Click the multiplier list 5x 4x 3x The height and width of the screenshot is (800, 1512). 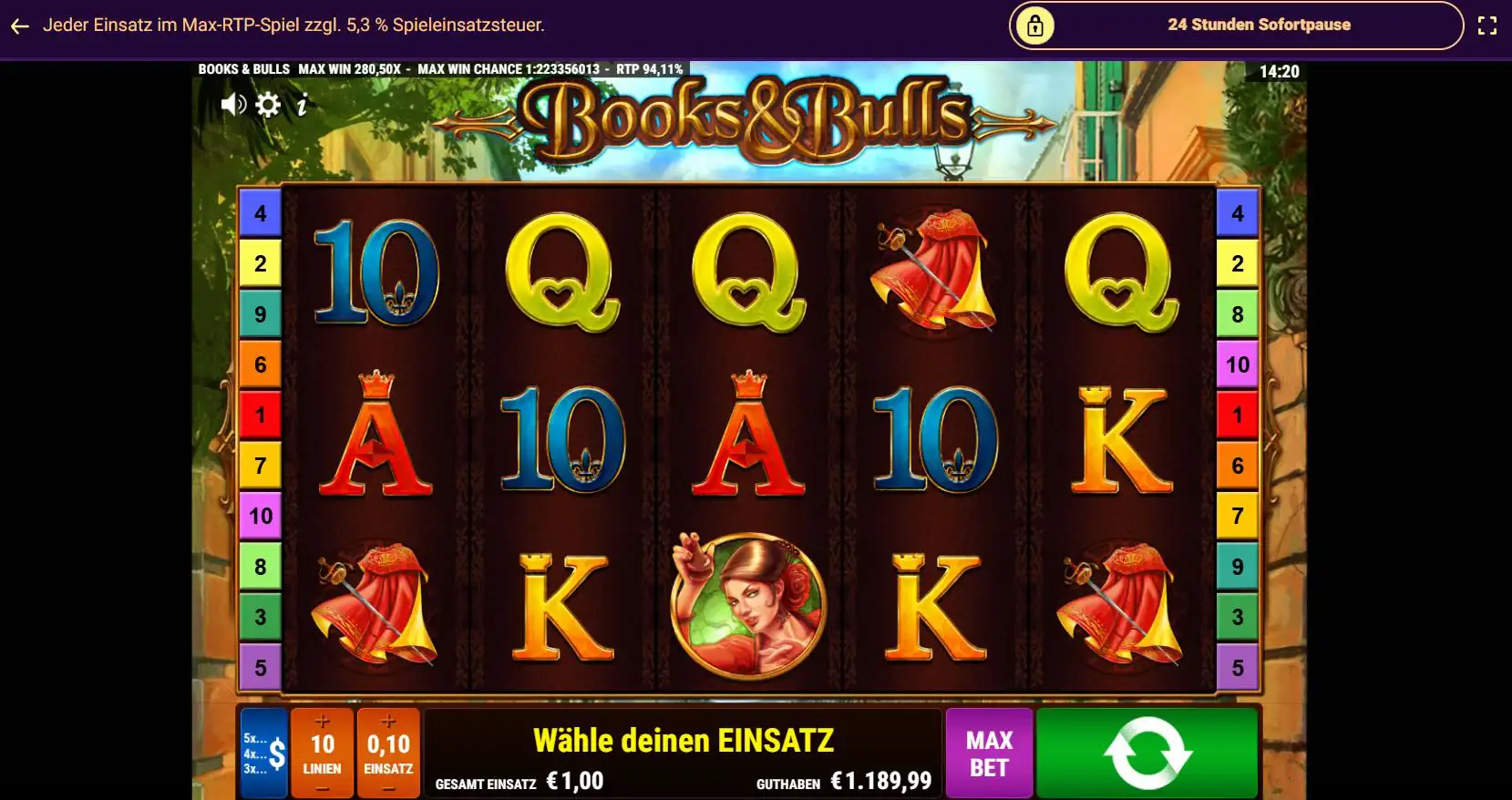256,752
